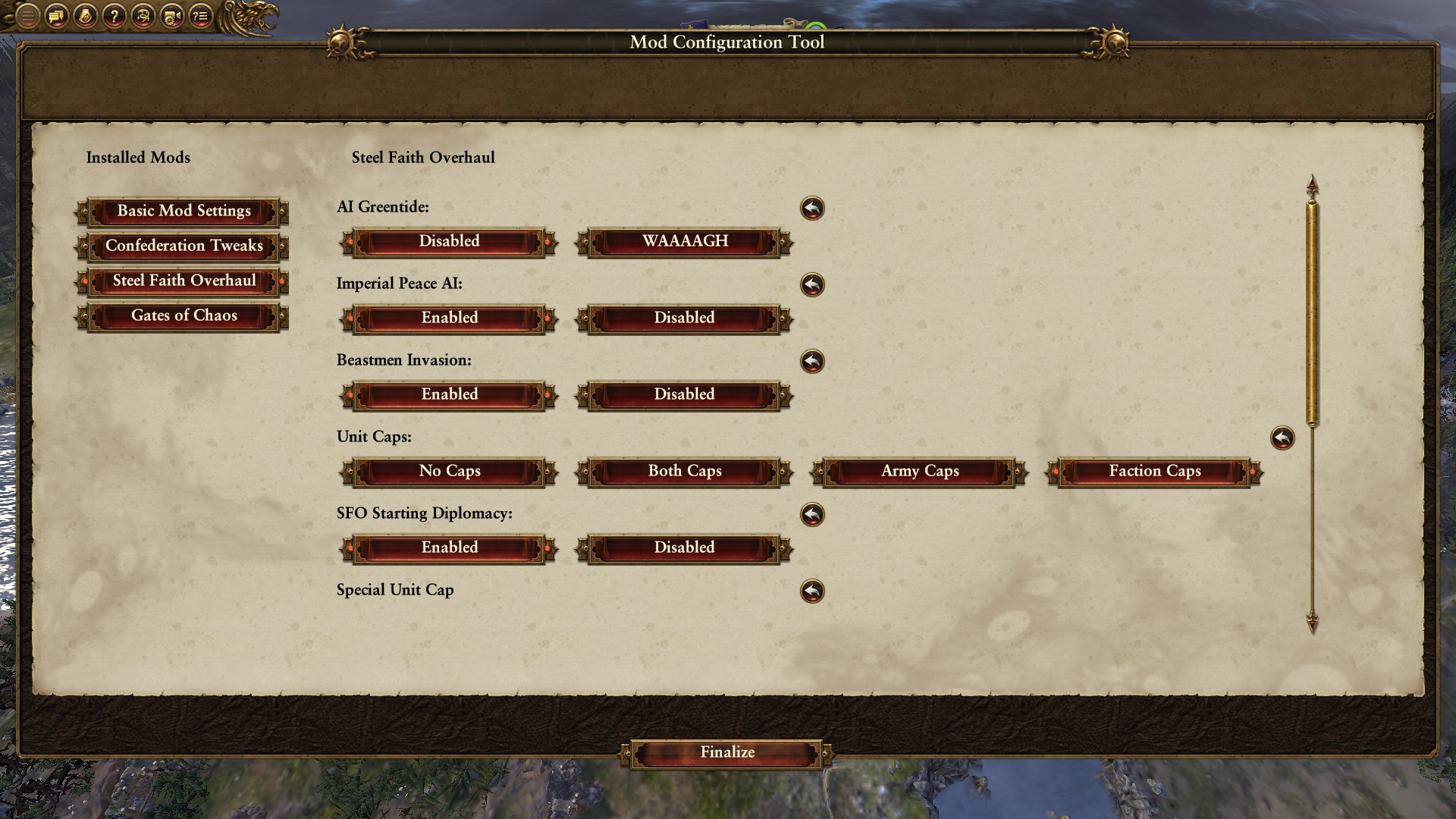Select Army Caps unit option

pyautogui.click(x=920, y=472)
